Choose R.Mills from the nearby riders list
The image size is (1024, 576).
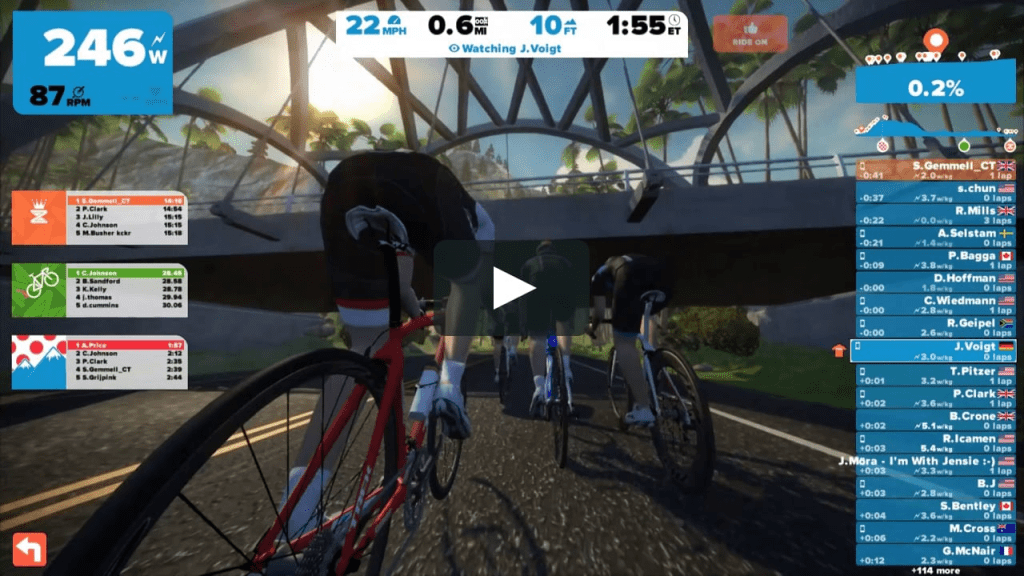(x=936, y=215)
